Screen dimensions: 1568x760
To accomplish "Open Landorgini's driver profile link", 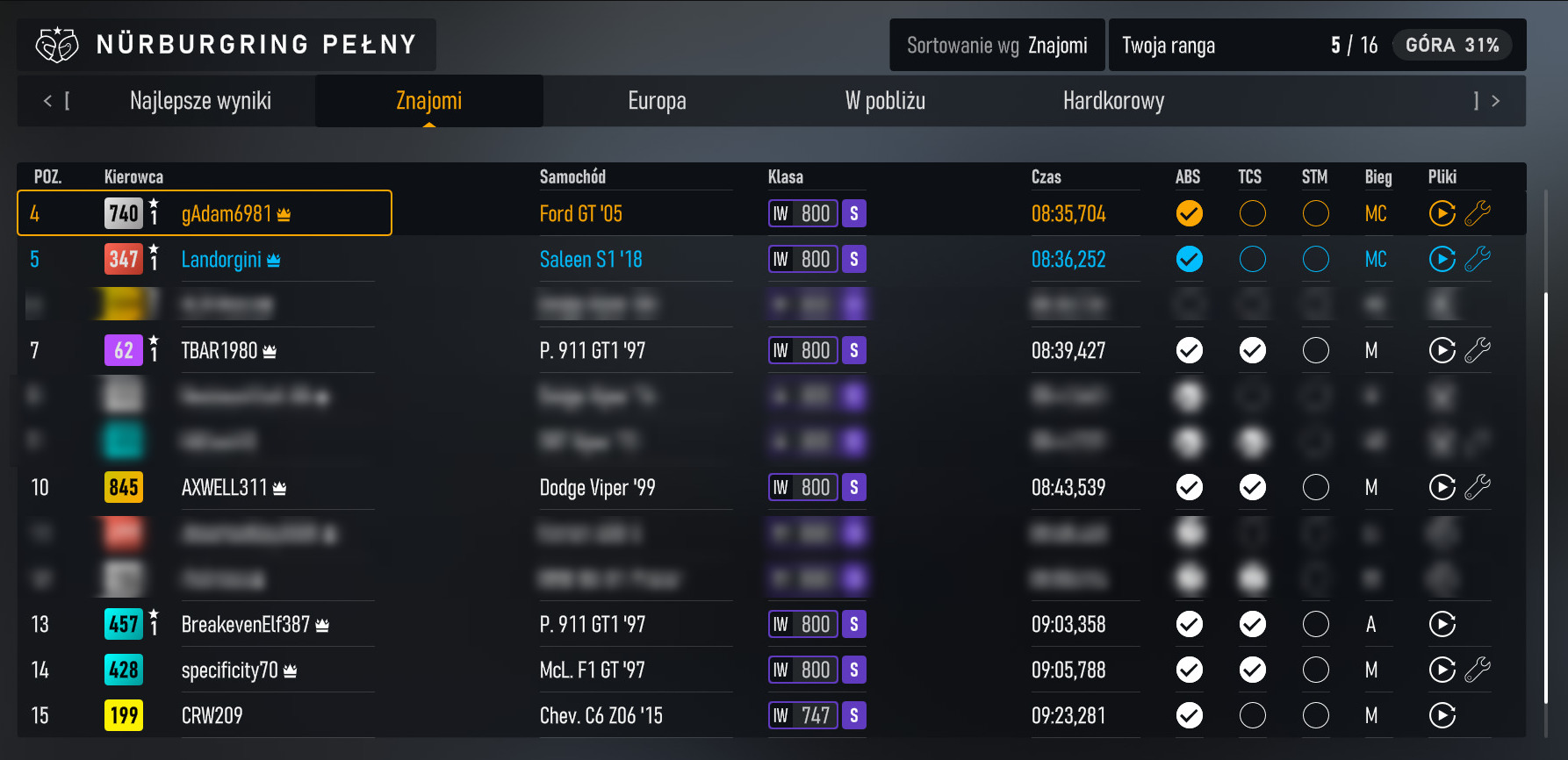I will (221, 259).
